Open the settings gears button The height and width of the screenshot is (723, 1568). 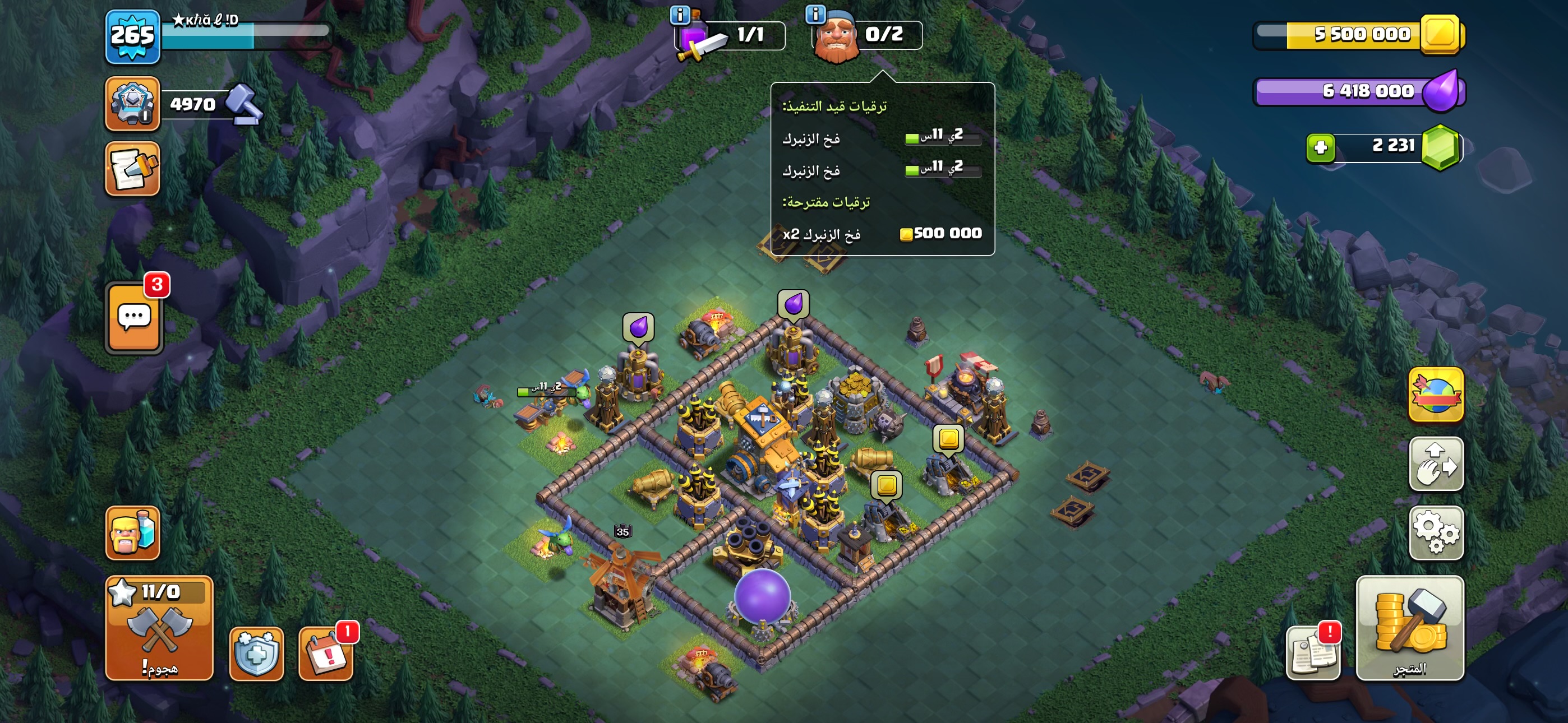tap(1435, 532)
